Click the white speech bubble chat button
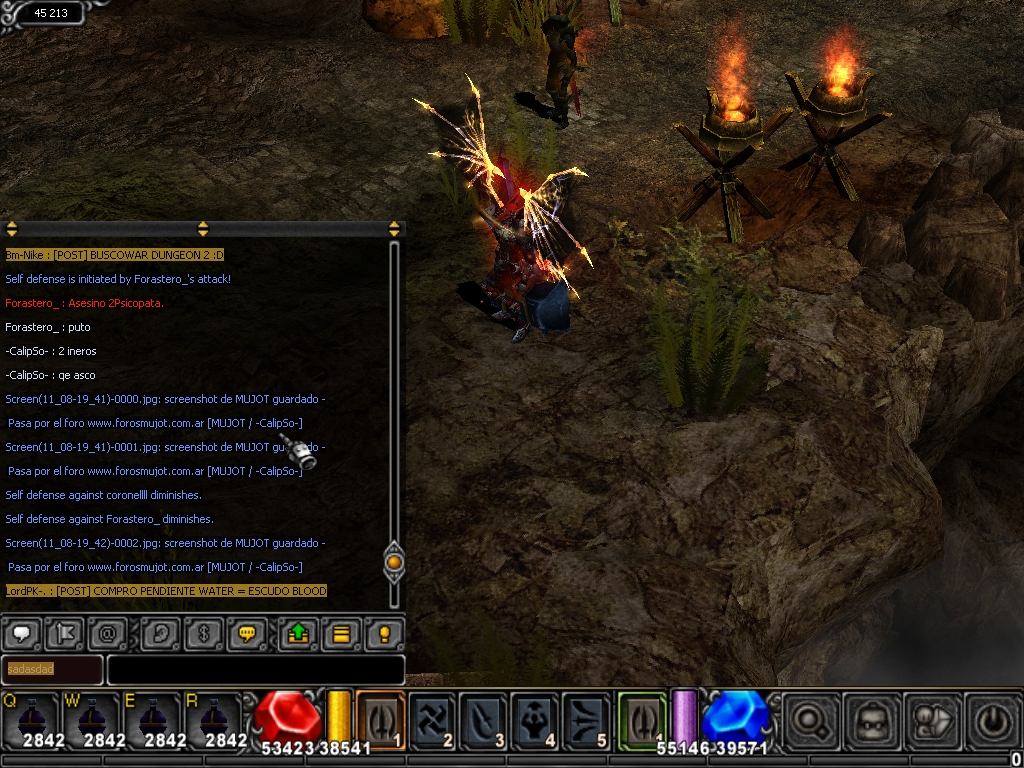Image resolution: width=1024 pixels, height=768 pixels. (x=22, y=633)
